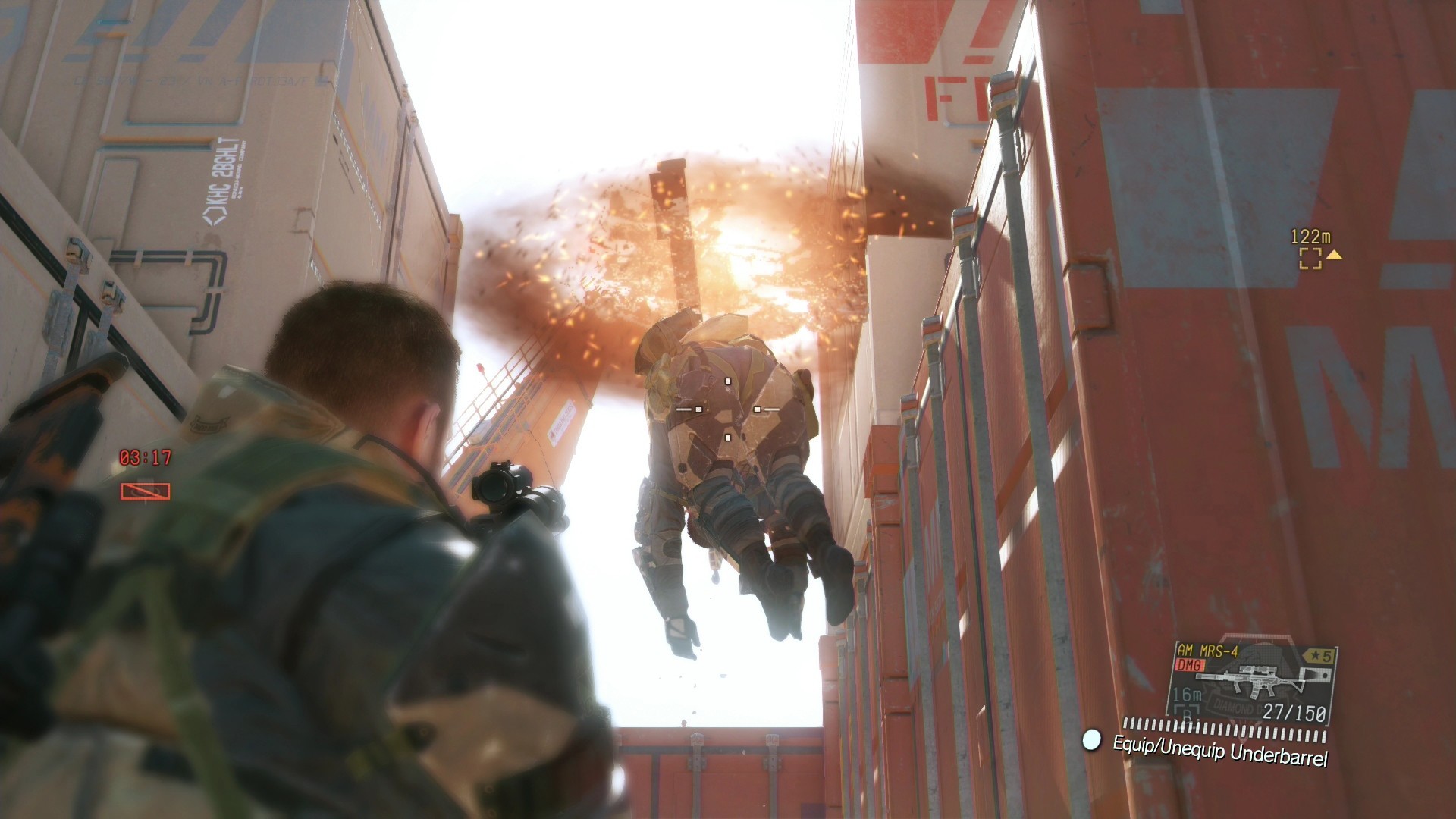The width and height of the screenshot is (1456, 819).
Task: Click the yellow 5-star rating badge
Action: tap(1319, 655)
